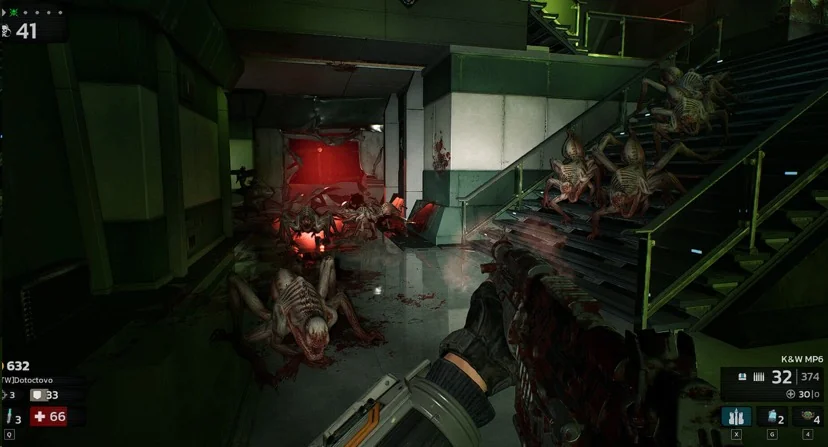
Task: Activate the highlighted blue turret ability icon
Action: pos(736,417)
